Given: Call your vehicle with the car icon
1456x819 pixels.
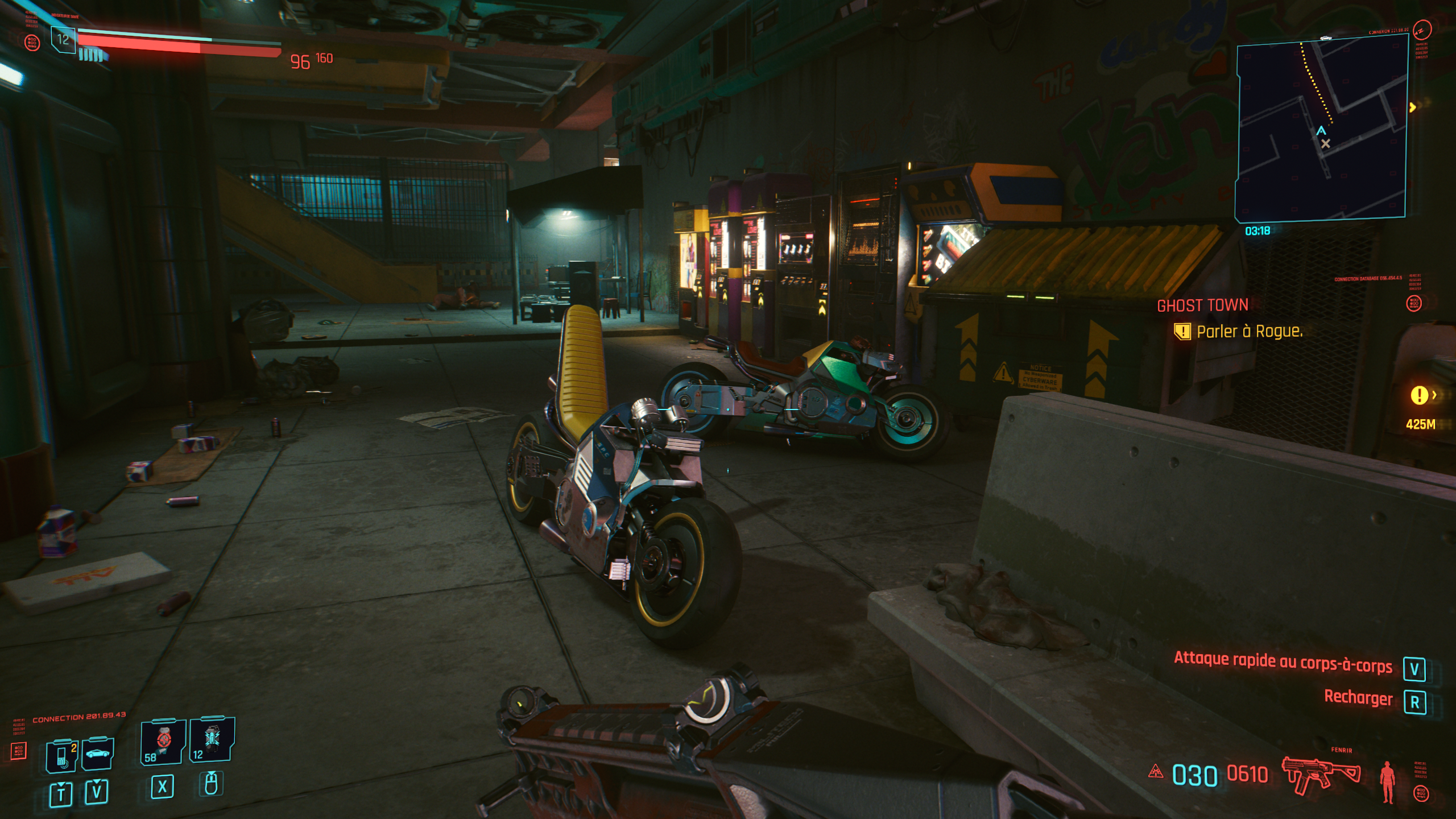Looking at the screenshot, I should (x=98, y=753).
